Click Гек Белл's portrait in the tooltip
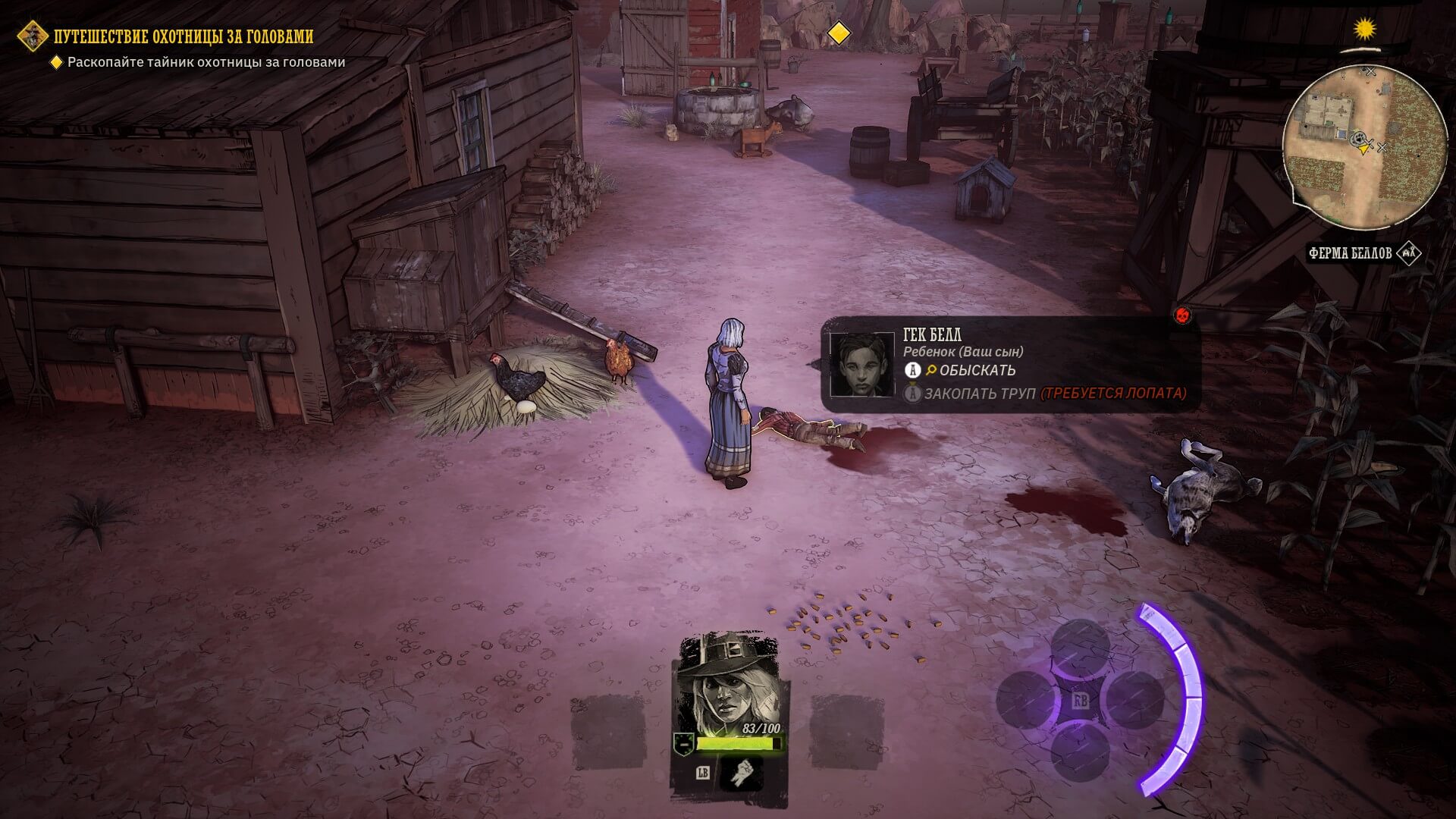Screen dimensions: 1456x819 (861, 364)
